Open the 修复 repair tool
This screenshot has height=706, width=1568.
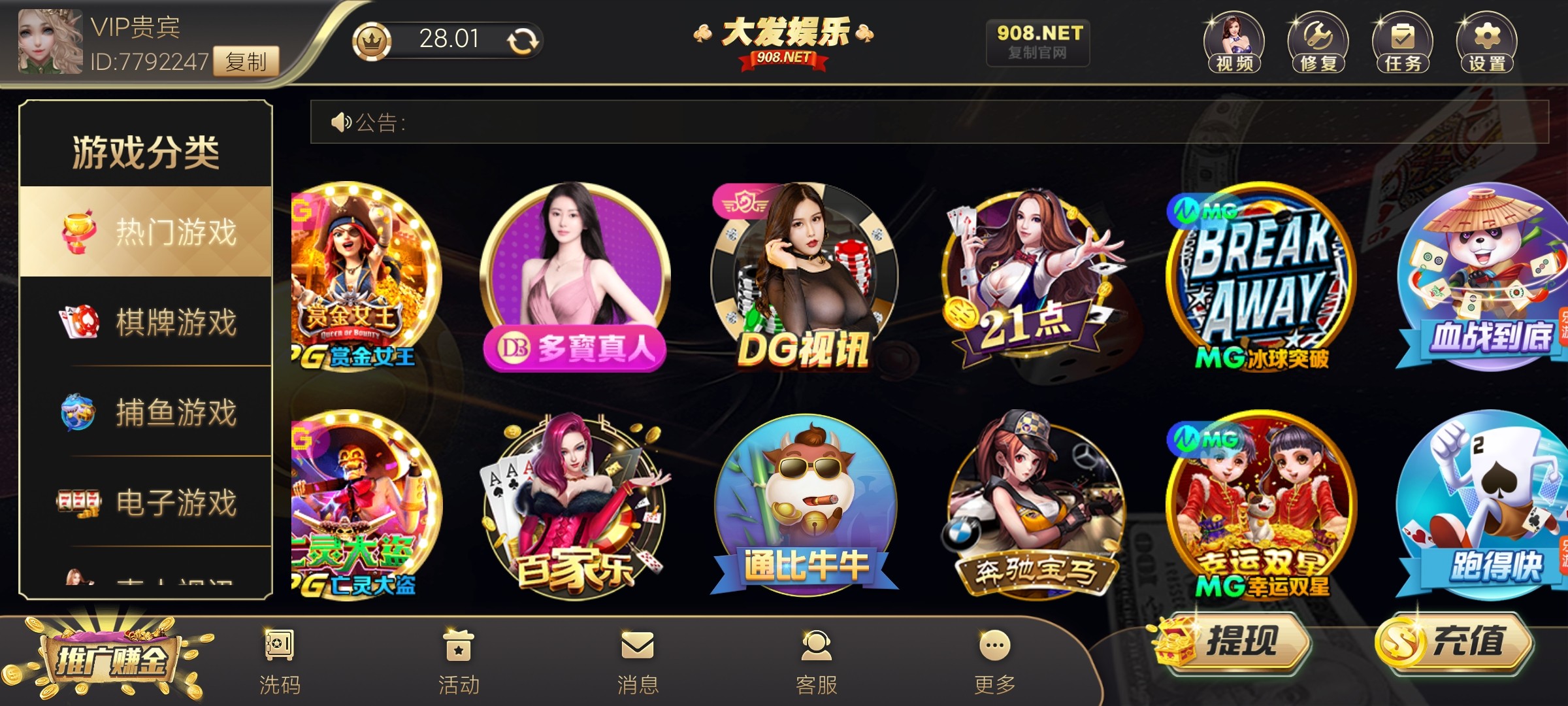coord(1318,42)
